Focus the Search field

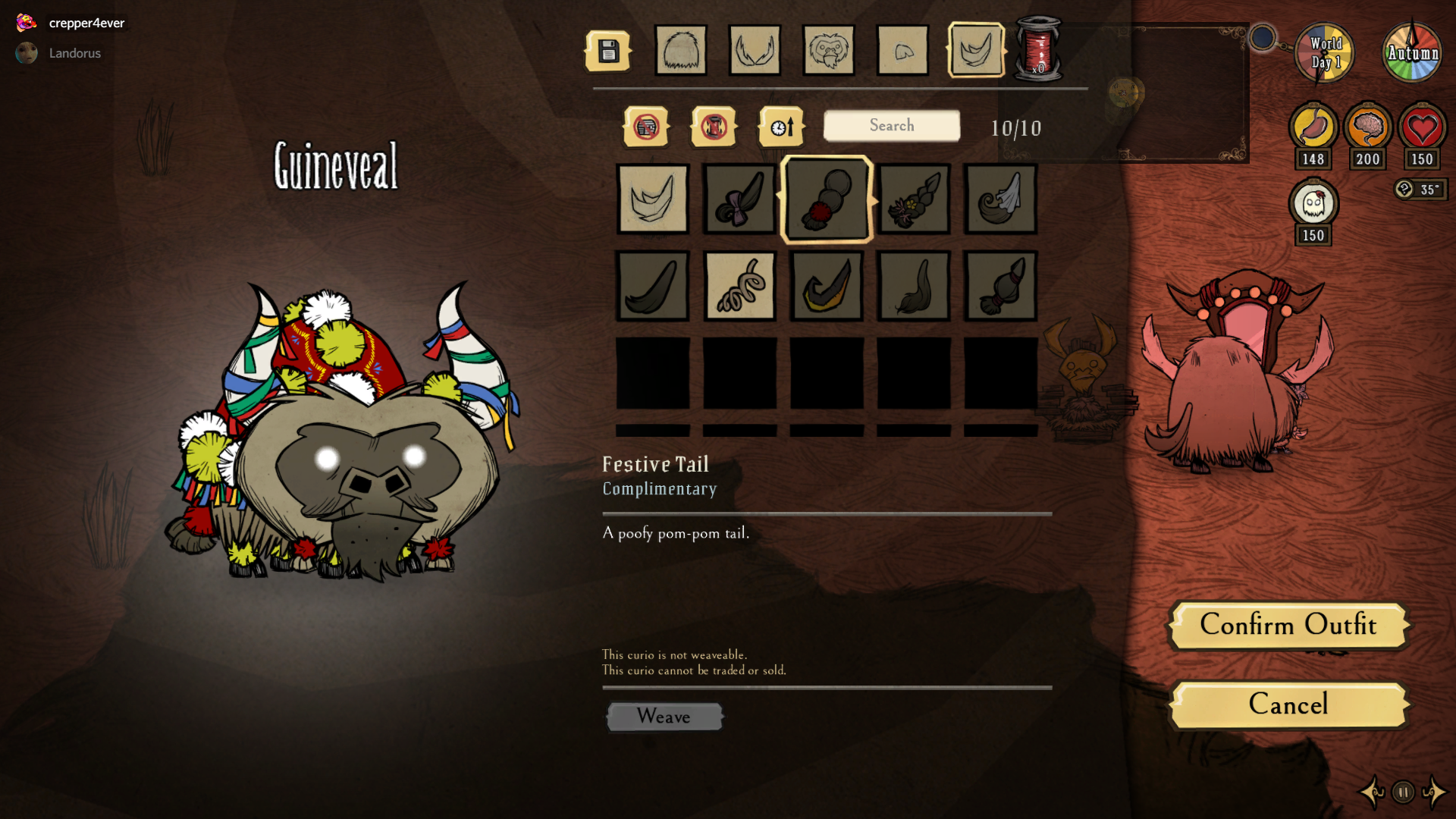(892, 126)
